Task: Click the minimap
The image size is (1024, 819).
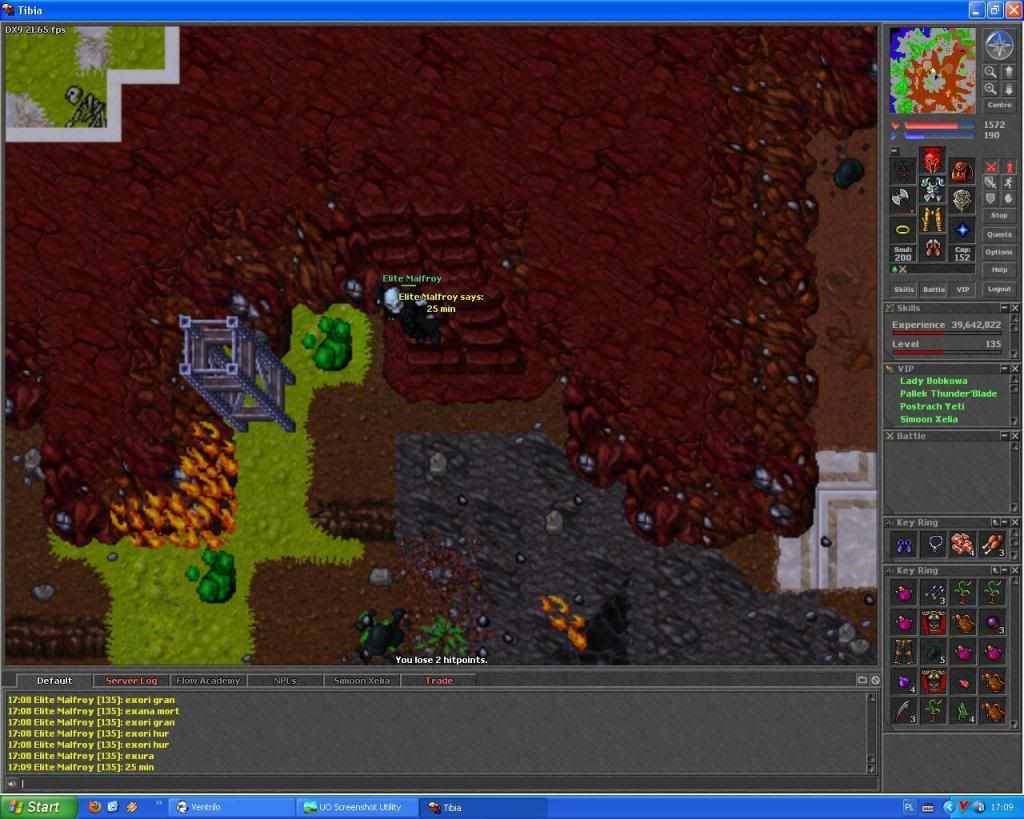Action: coord(932,70)
